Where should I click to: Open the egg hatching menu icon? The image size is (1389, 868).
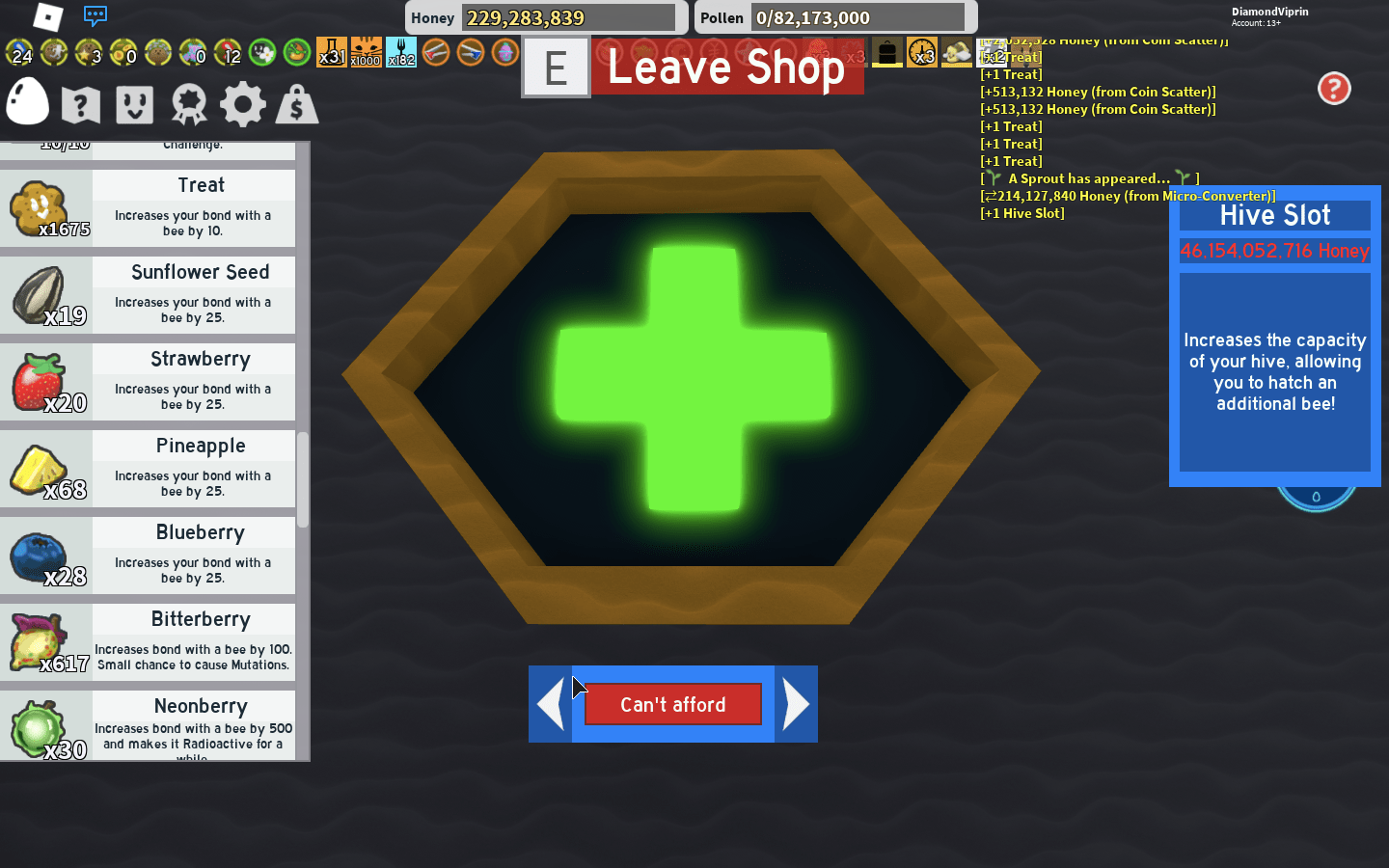pyautogui.click(x=26, y=102)
